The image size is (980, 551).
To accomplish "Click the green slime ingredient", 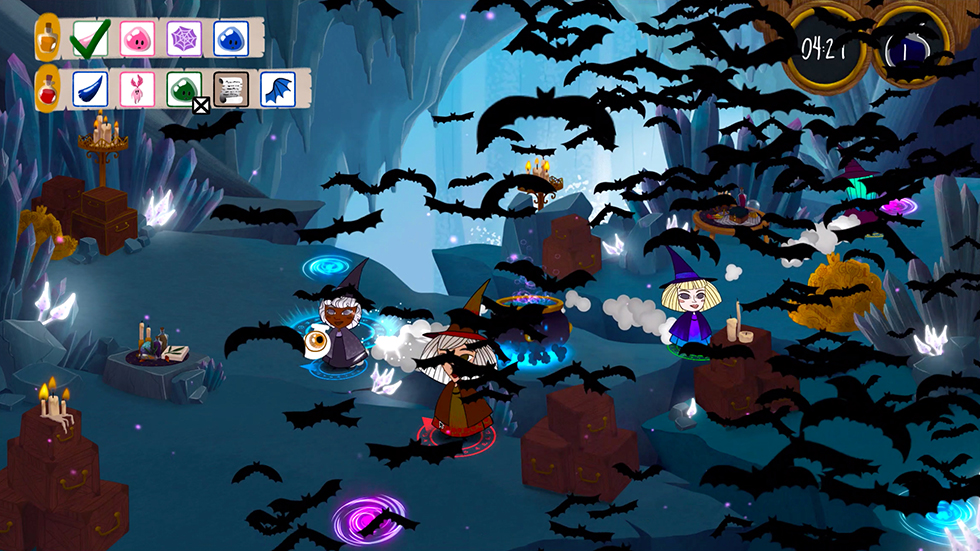I will (x=184, y=88).
